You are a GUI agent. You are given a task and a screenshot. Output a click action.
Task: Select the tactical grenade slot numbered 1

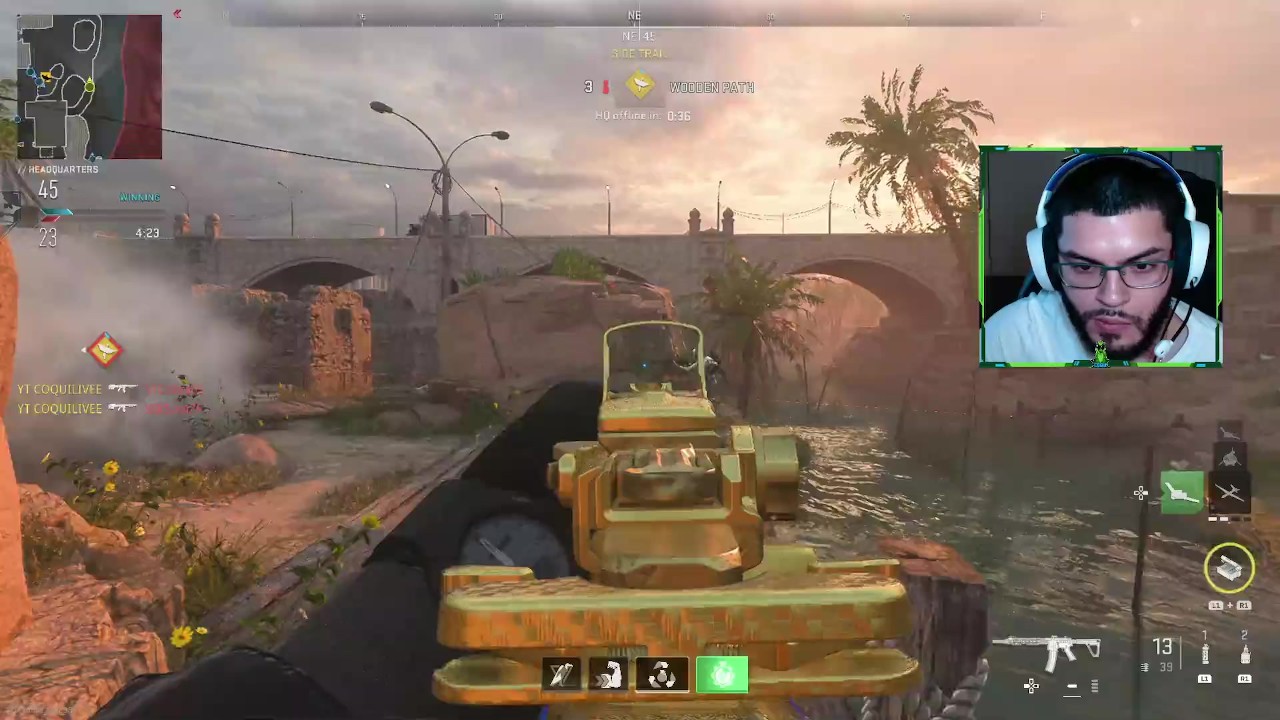point(1205,653)
